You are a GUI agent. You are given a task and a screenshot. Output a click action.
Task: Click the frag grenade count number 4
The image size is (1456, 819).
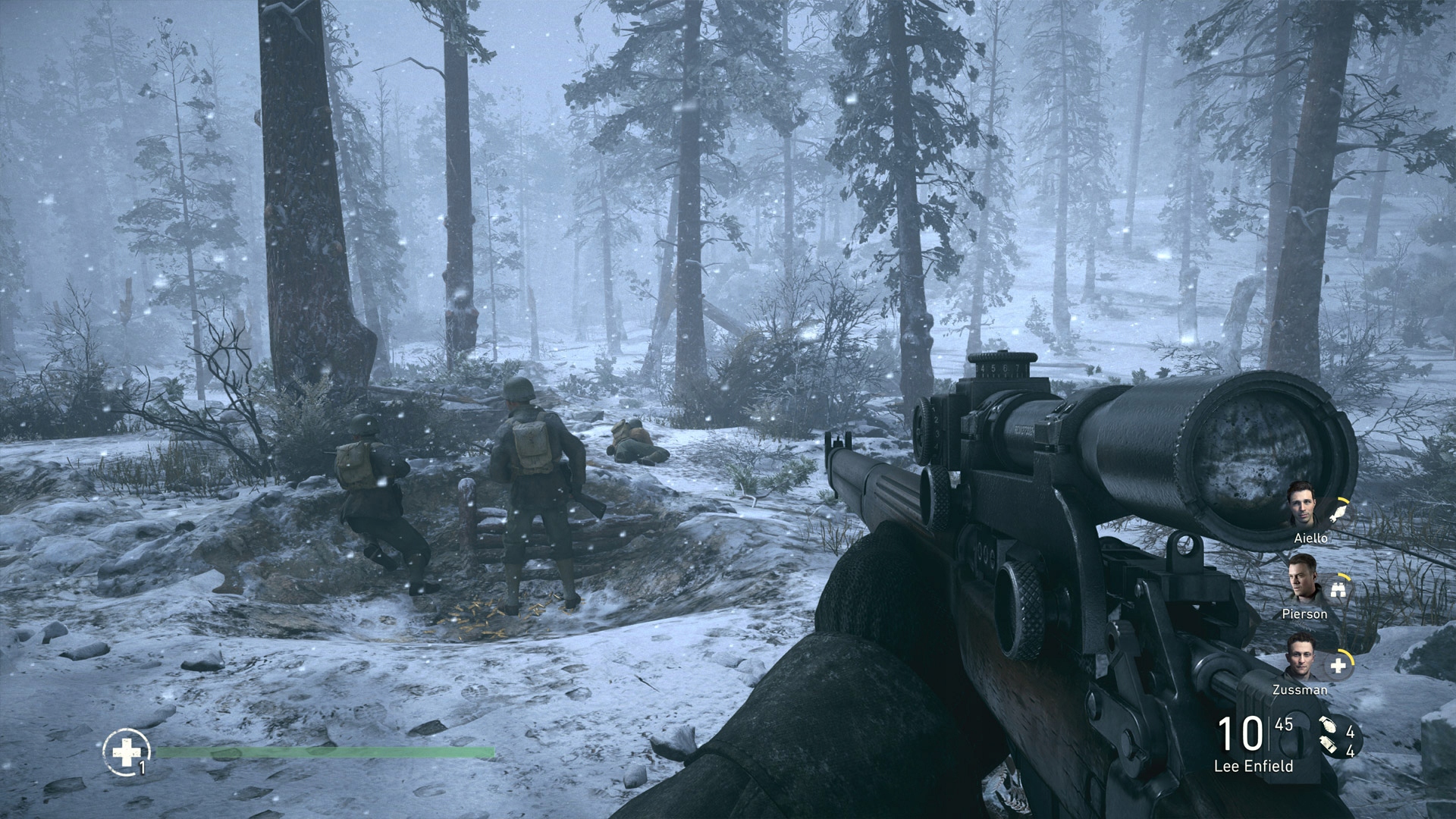pyautogui.click(x=1350, y=729)
